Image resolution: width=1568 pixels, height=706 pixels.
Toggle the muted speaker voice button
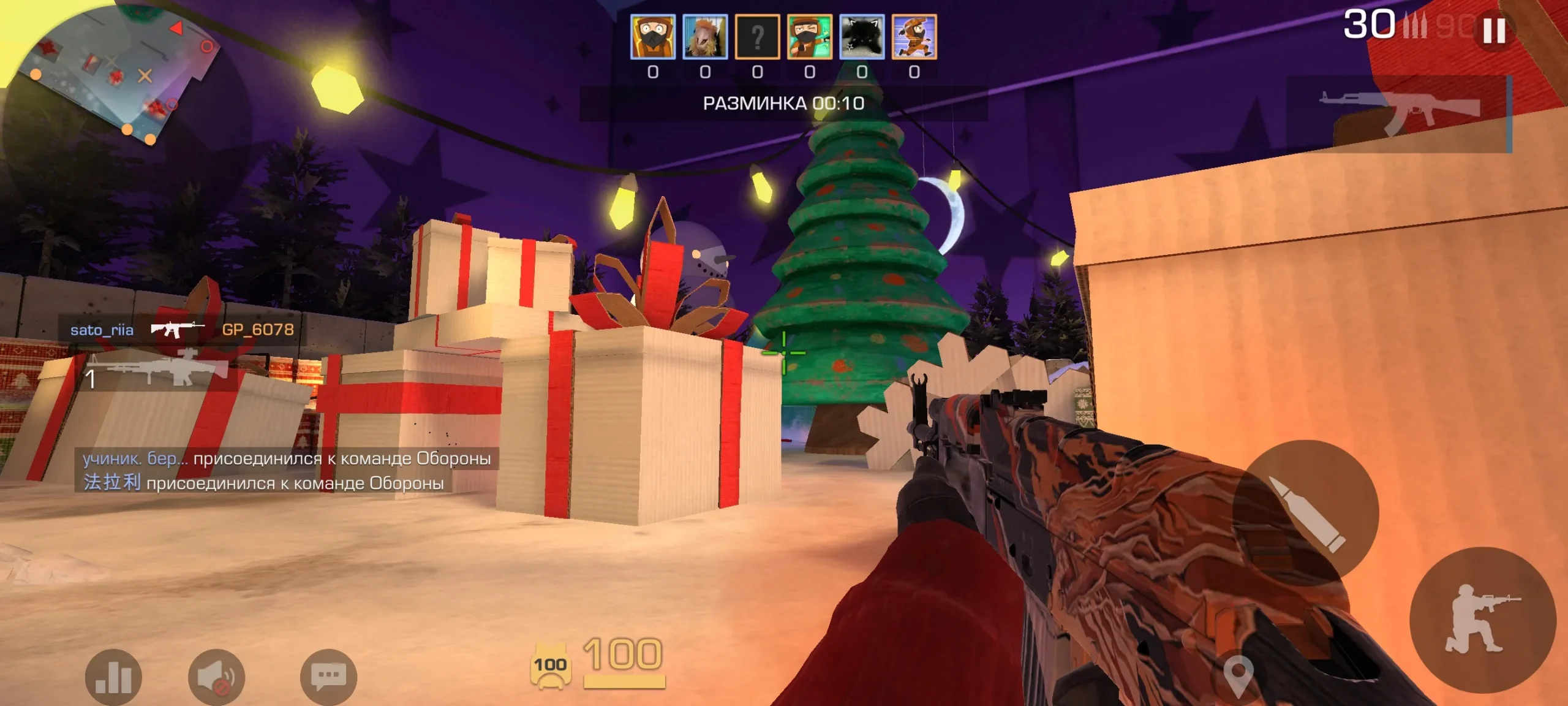[x=217, y=677]
